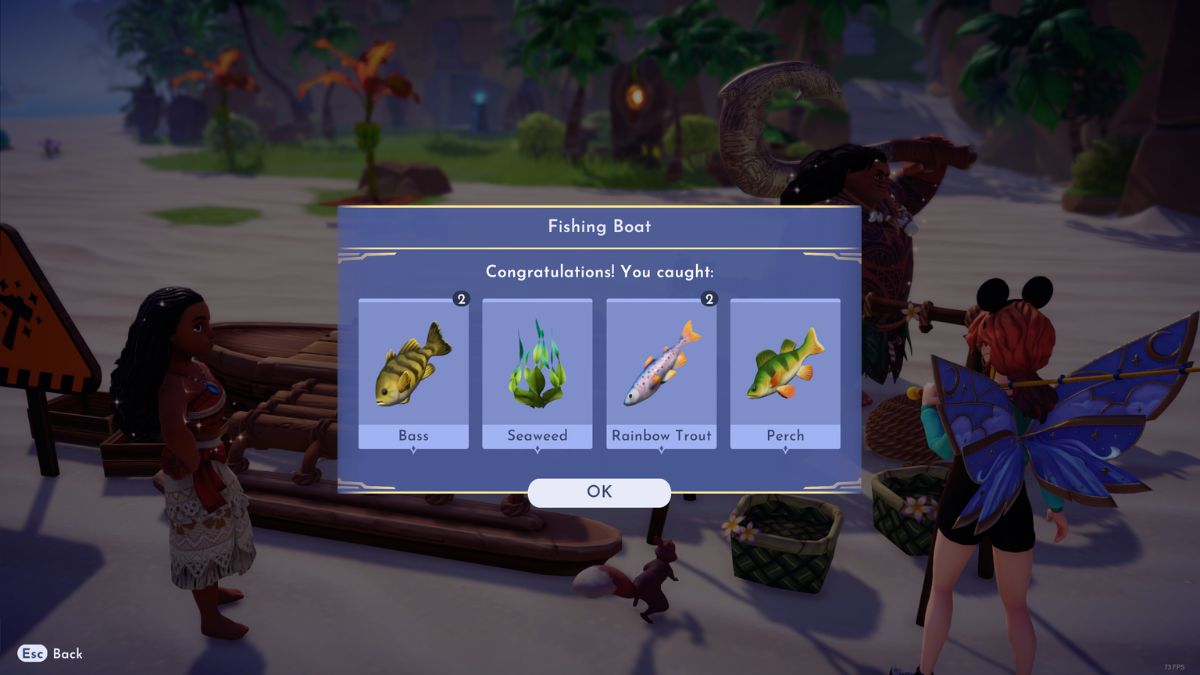Select the Bass fish card
Image resolution: width=1200 pixels, height=675 pixels.
[x=413, y=373]
